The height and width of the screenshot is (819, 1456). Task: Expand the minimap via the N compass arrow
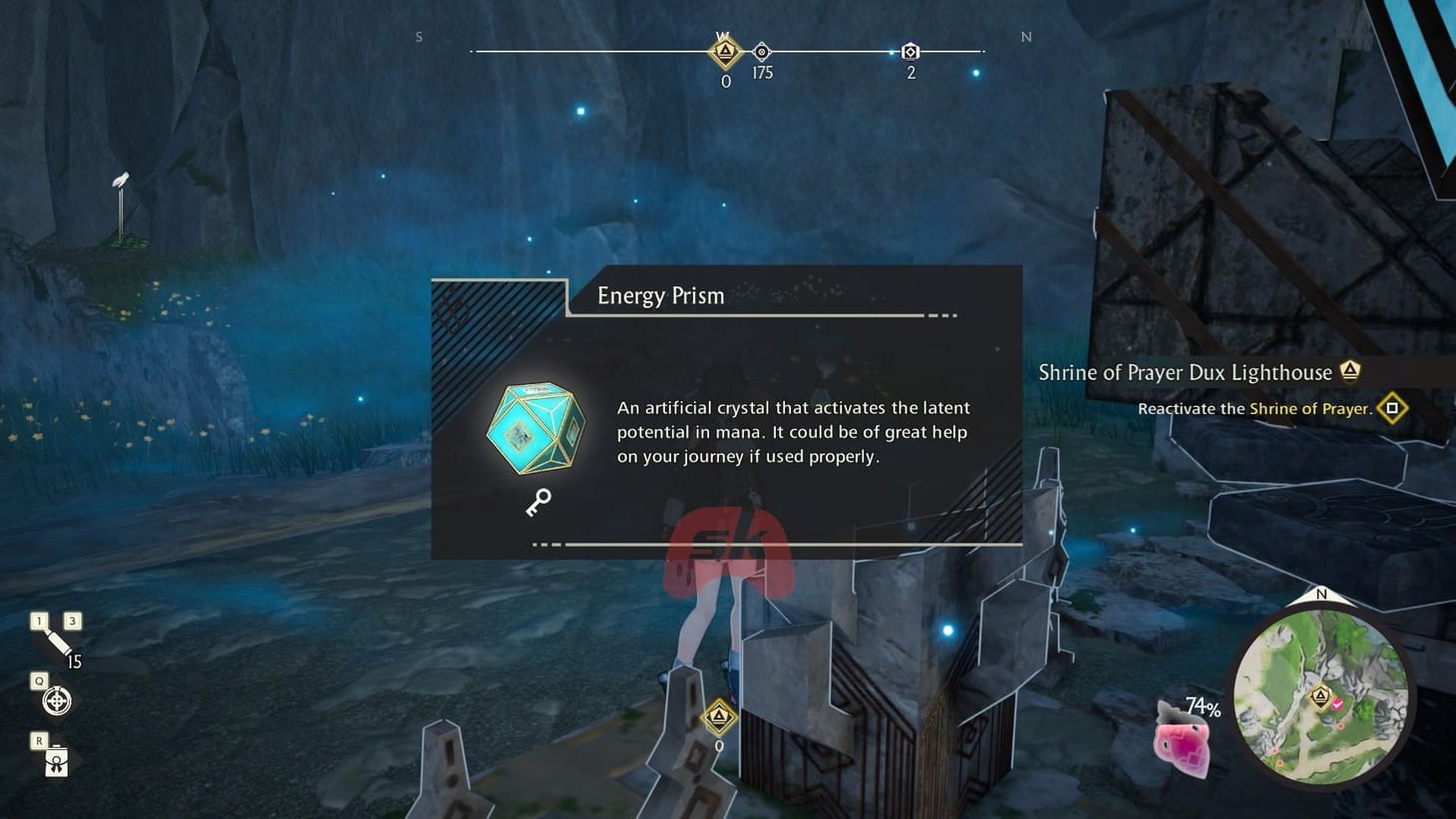(x=1320, y=596)
